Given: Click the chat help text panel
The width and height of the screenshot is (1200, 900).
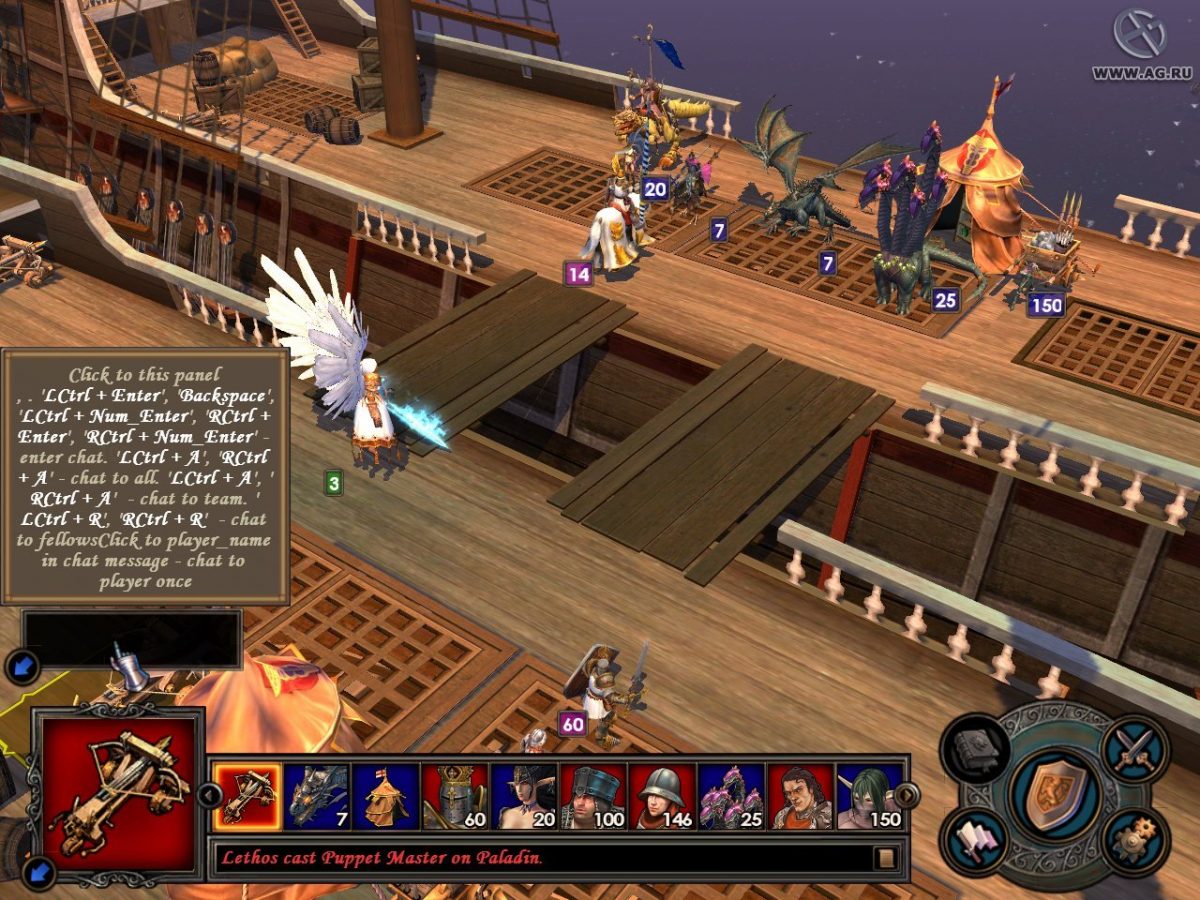Looking at the screenshot, I should click(145, 476).
